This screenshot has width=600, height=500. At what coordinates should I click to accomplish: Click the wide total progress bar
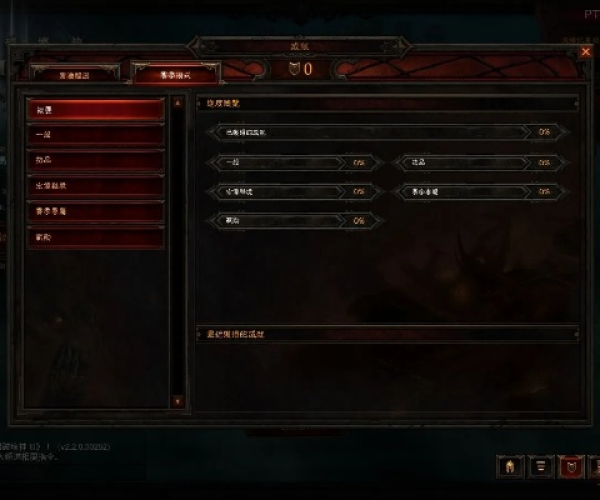tap(387, 131)
